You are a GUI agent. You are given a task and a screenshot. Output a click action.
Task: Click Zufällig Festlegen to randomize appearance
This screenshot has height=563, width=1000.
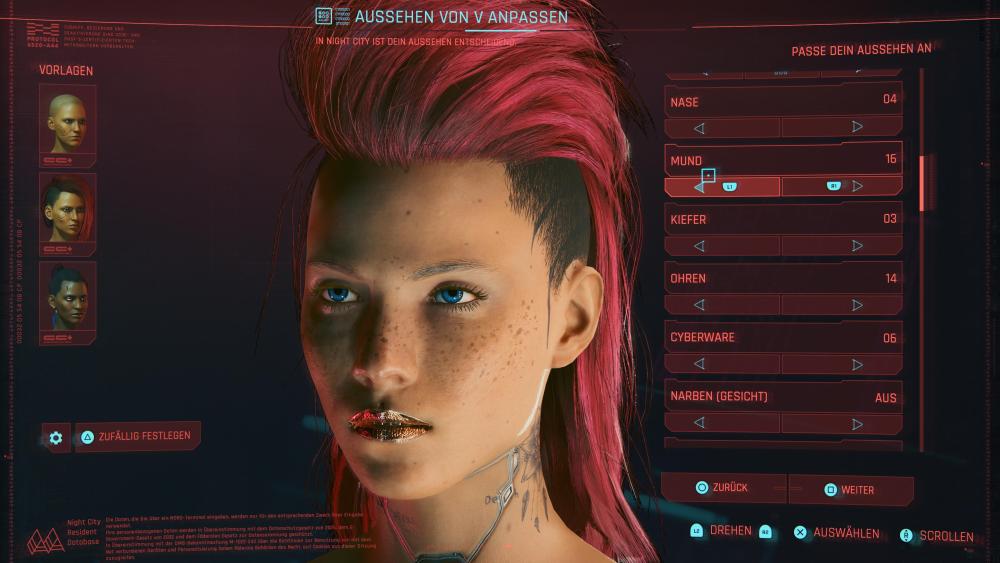pos(138,437)
